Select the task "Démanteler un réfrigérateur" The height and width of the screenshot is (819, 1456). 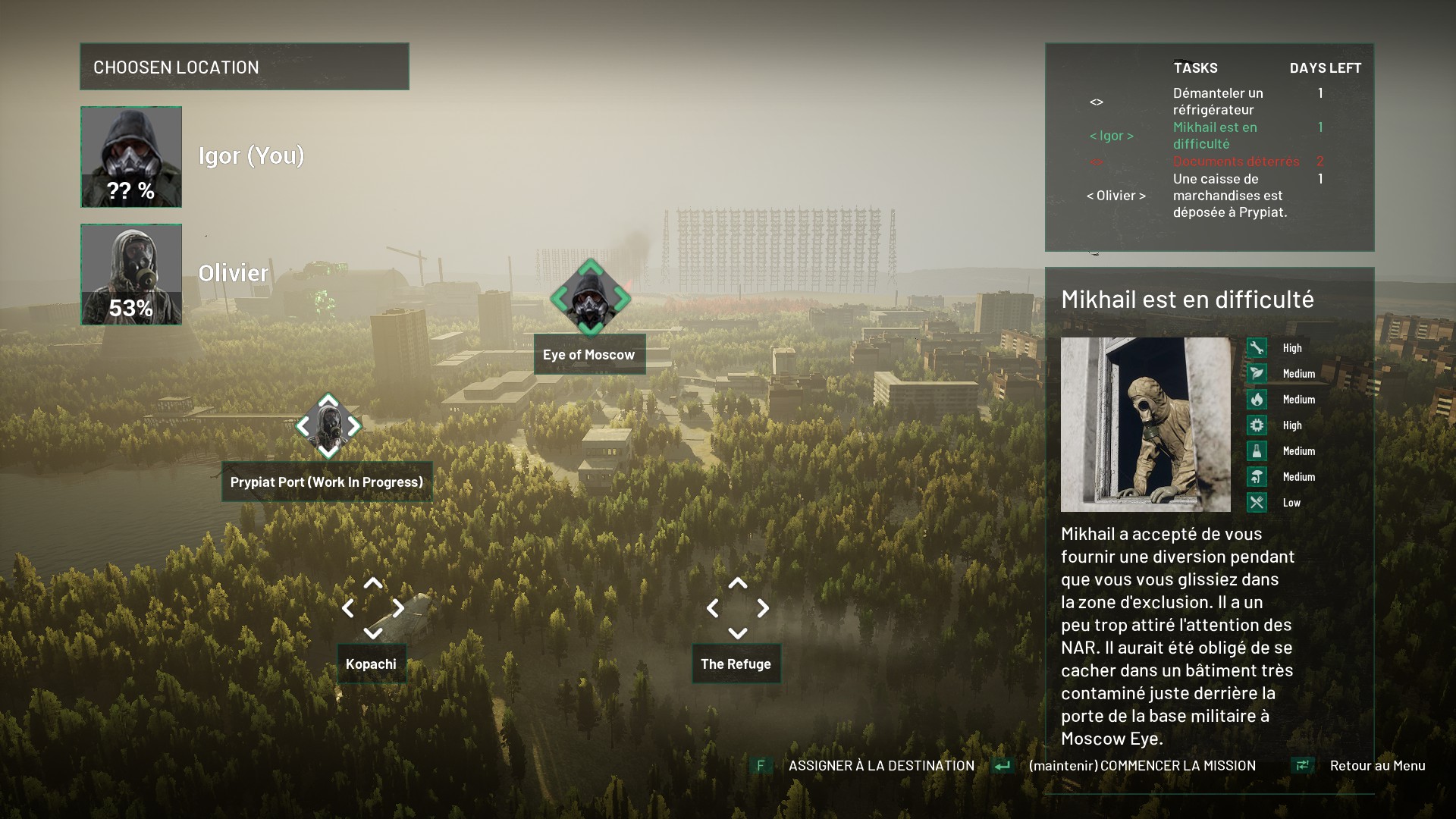click(x=1218, y=102)
